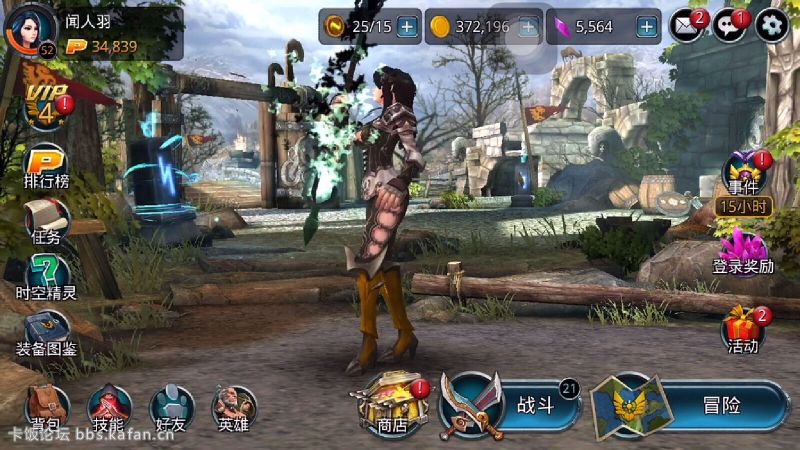Open the player profile portrait
The width and height of the screenshot is (800, 450).
[30, 30]
